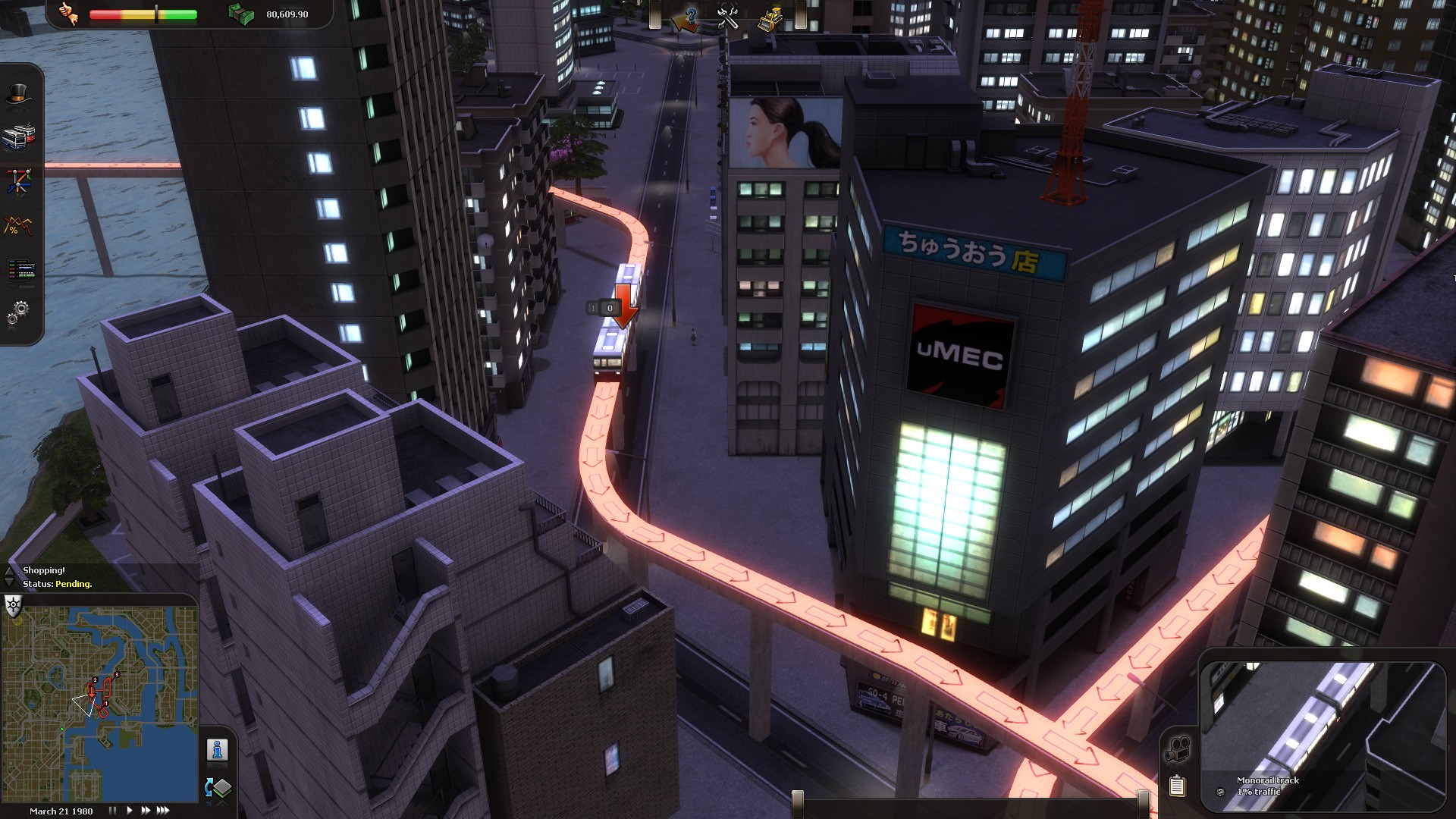The height and width of the screenshot is (819, 1456).
Task: Toggle the minimap layers view
Action: coord(218,789)
